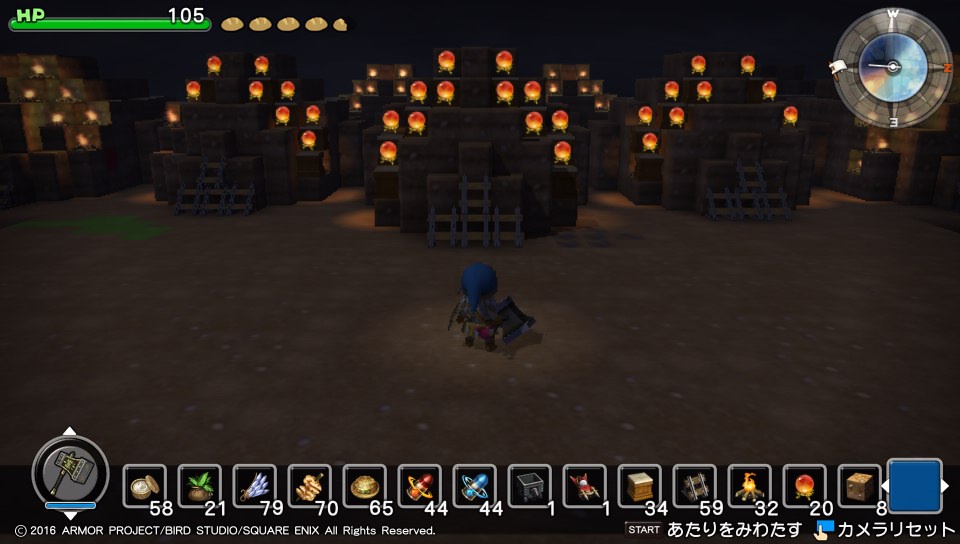This screenshot has height=544, width=960.
Task: Select the rail track item slot
Action: click(x=695, y=487)
